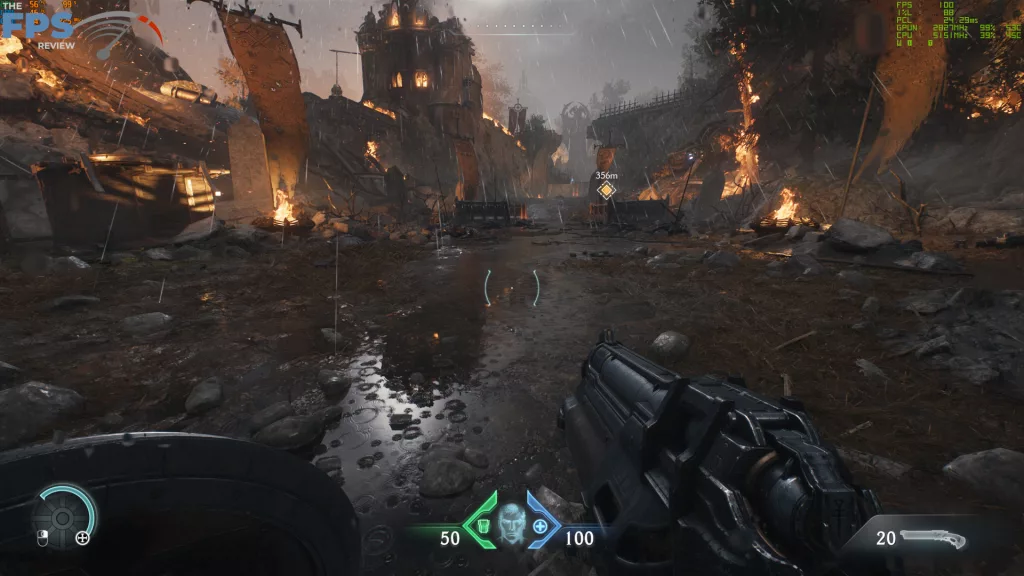Click the green armor icon
The height and width of the screenshot is (576, 1024).
481,526
